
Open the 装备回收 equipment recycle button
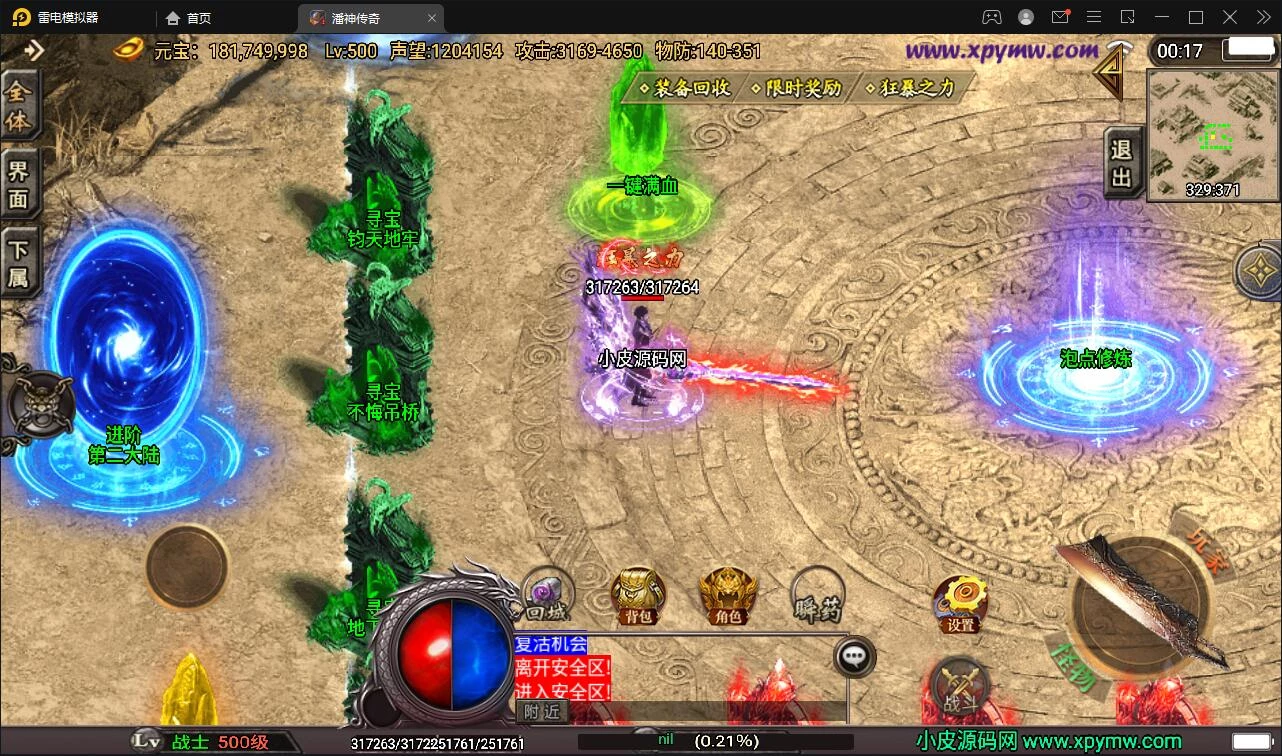click(x=687, y=88)
